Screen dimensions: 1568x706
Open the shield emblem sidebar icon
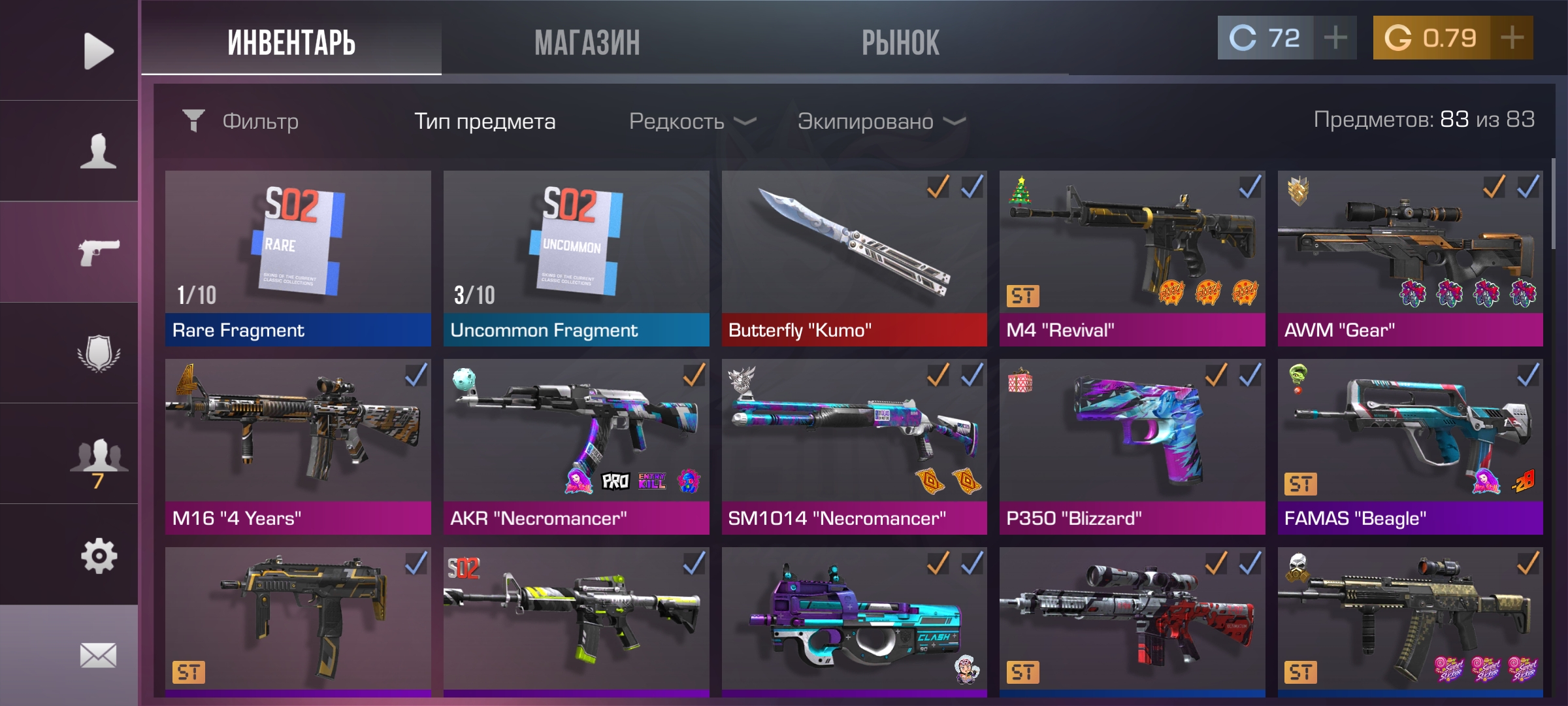click(98, 354)
